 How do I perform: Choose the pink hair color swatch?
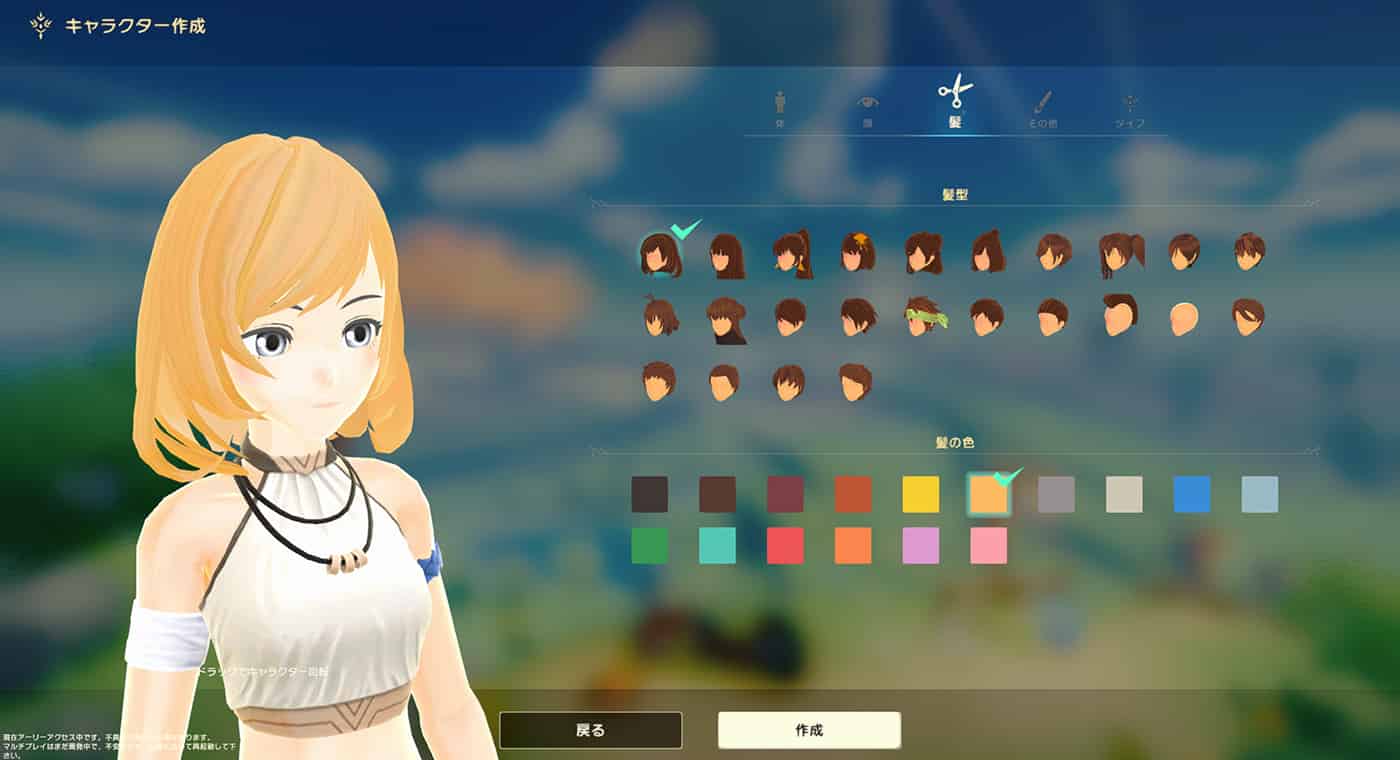(988, 546)
